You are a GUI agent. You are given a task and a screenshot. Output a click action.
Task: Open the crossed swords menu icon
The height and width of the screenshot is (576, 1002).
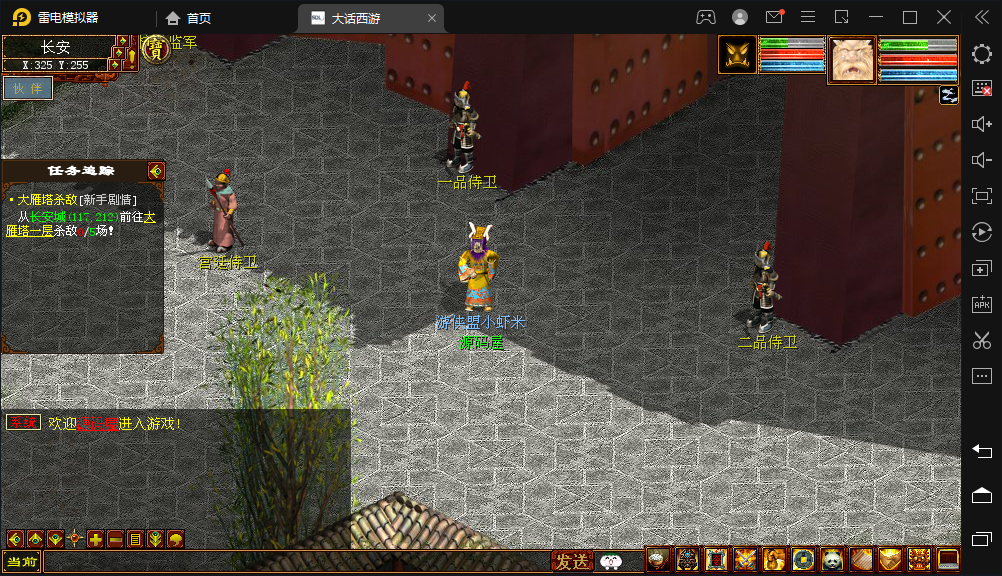[746, 560]
